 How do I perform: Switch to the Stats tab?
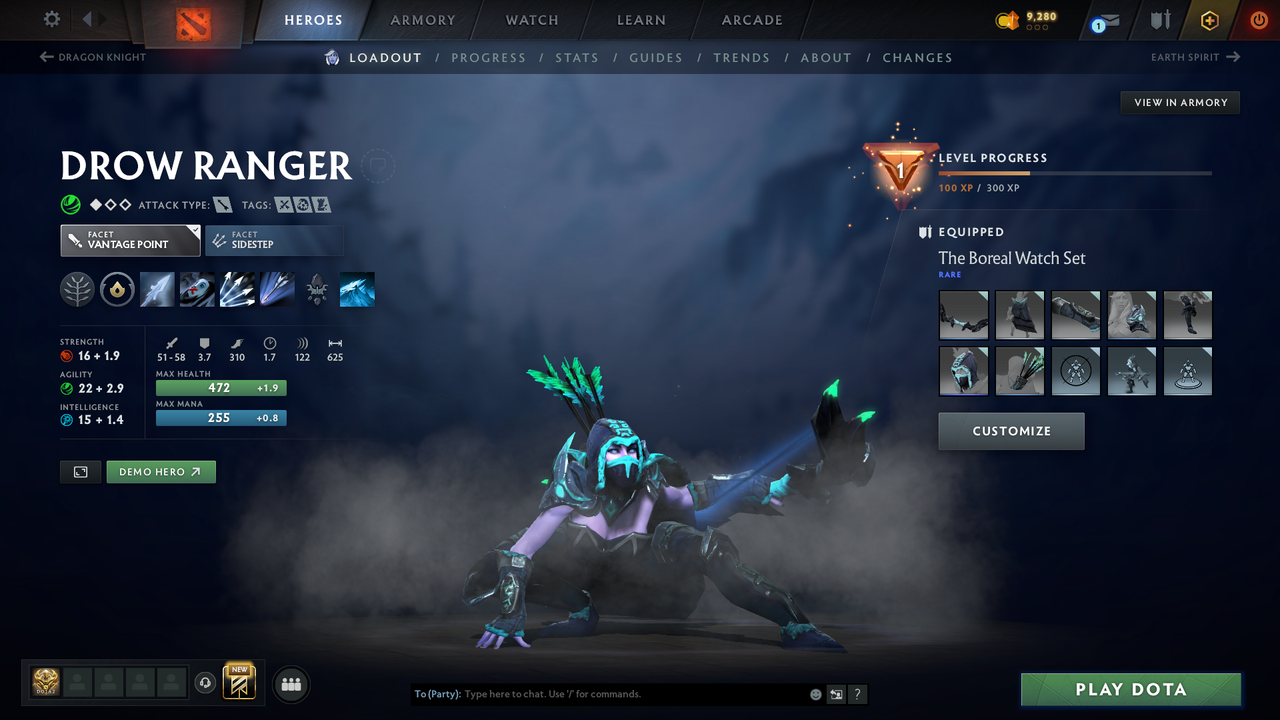pos(577,57)
